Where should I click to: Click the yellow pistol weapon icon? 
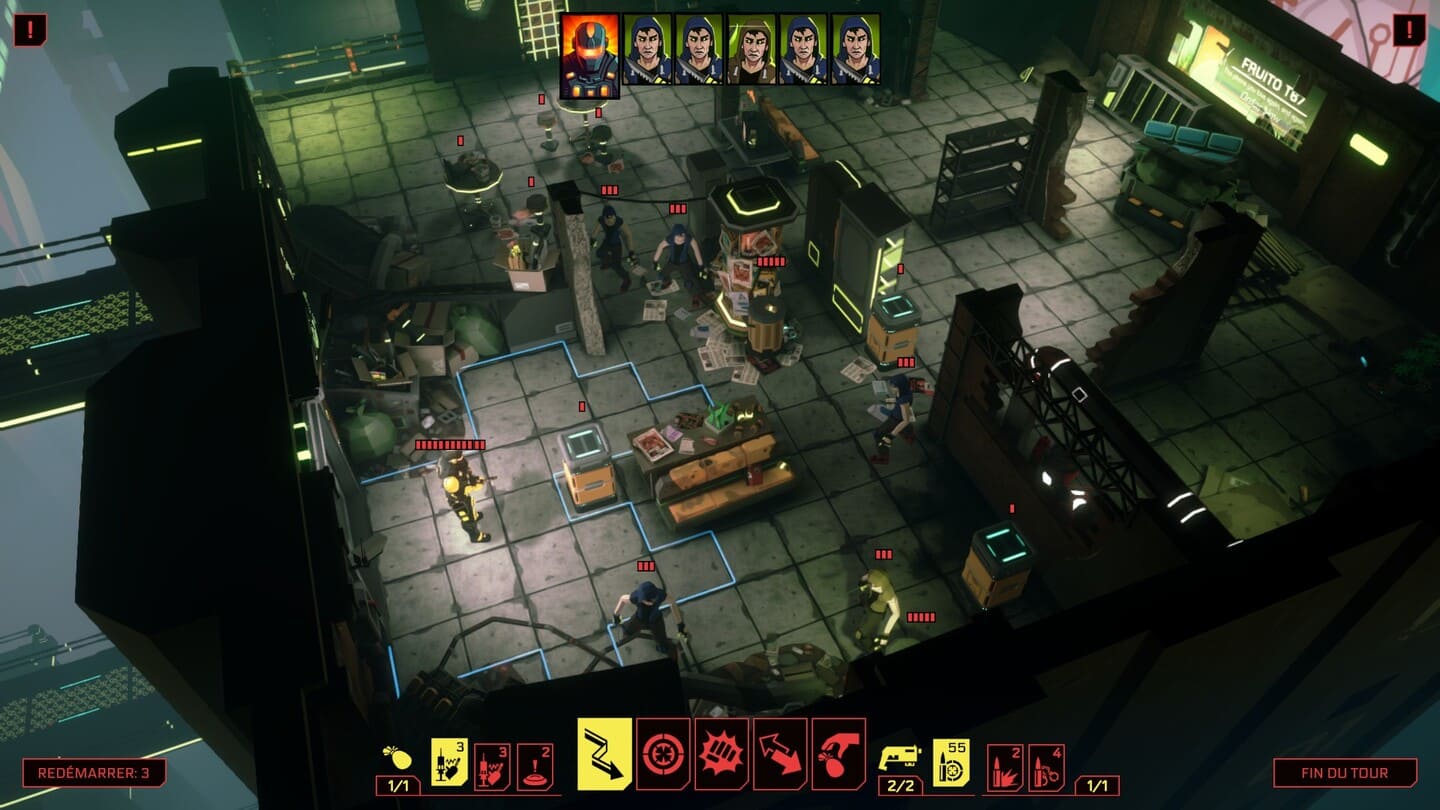[898, 759]
